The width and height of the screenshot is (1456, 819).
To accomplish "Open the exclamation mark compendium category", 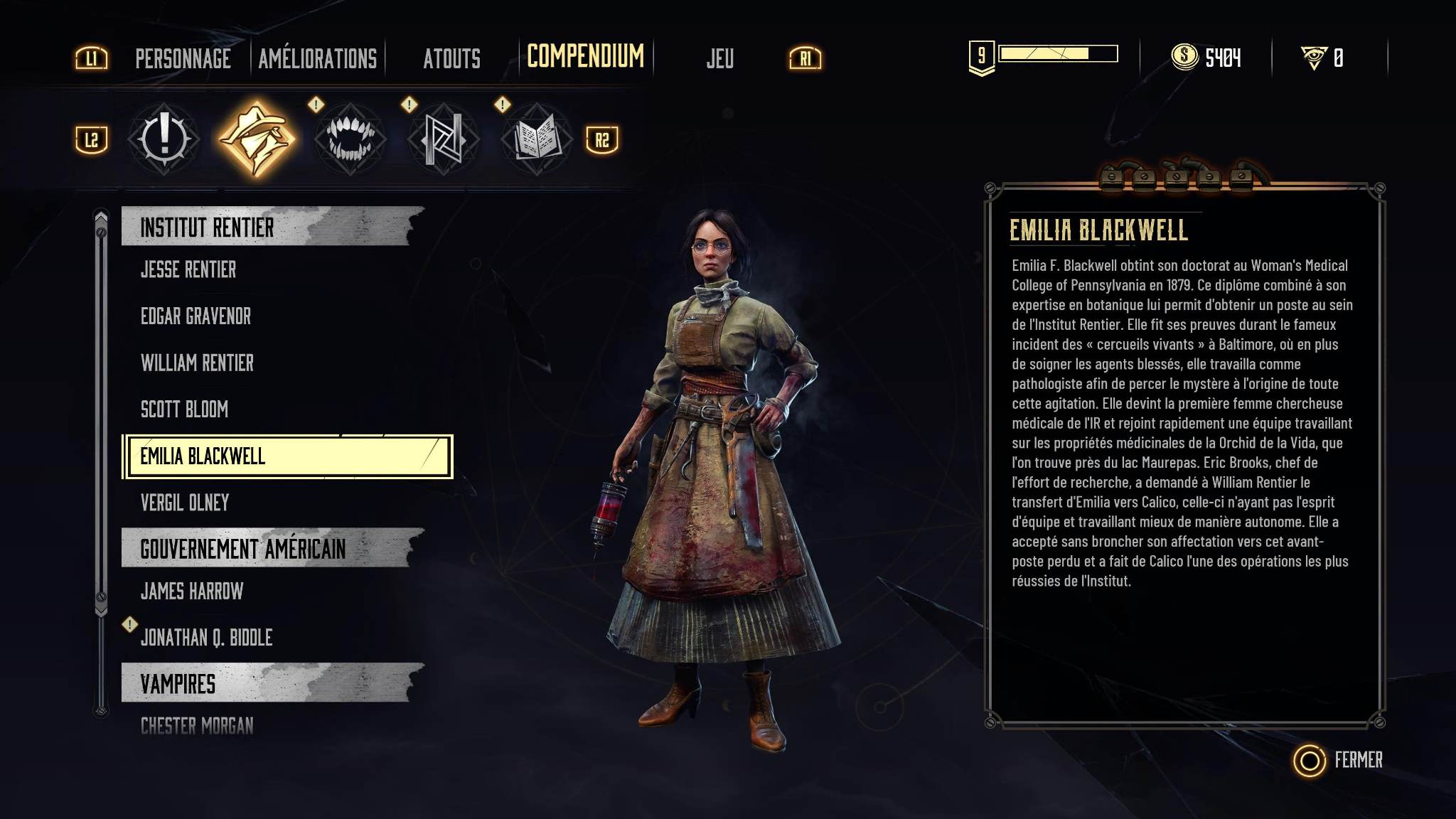I will click(x=164, y=139).
